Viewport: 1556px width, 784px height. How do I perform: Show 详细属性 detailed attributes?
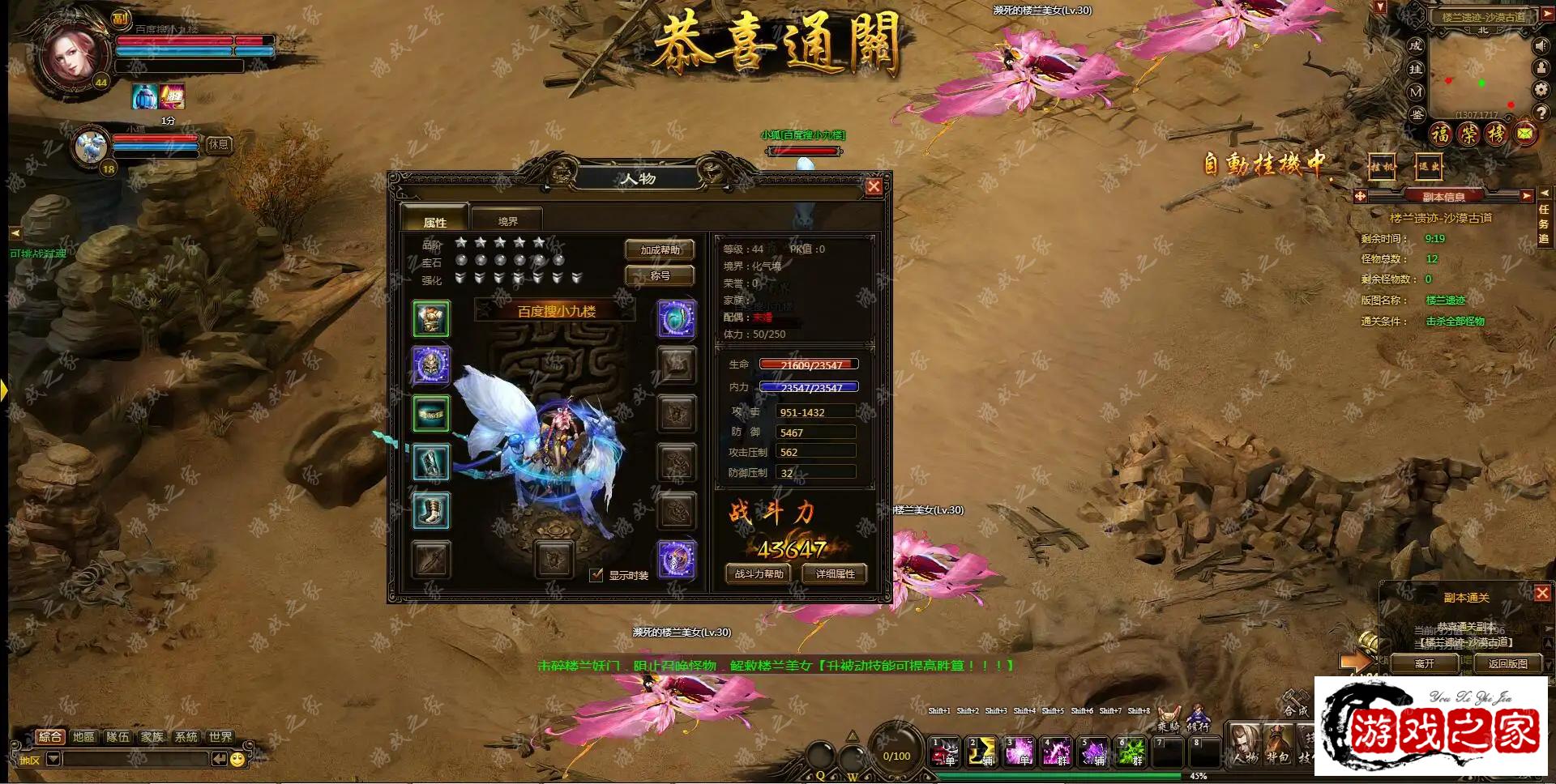pos(835,574)
